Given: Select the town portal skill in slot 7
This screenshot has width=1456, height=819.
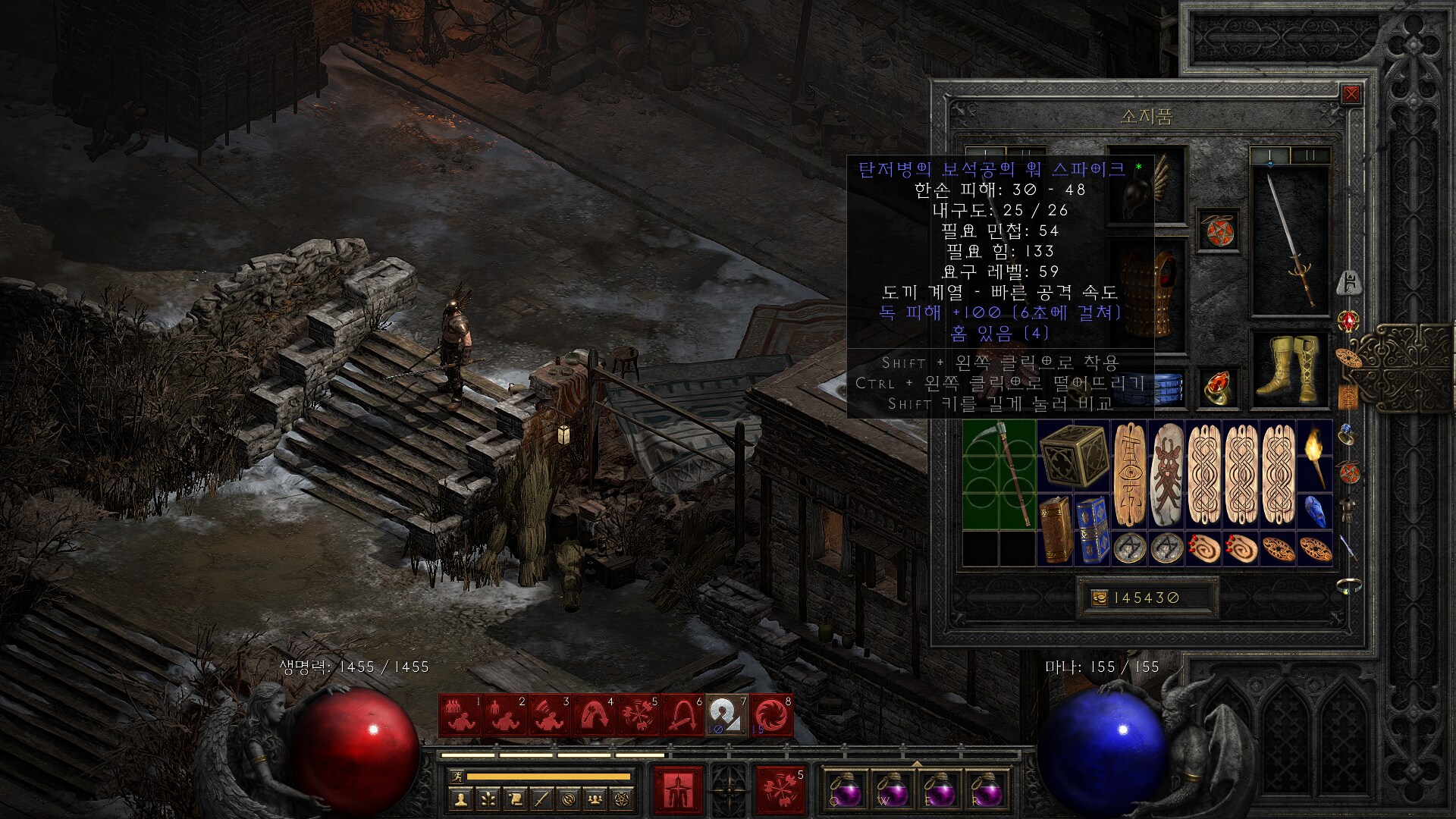Looking at the screenshot, I should 727,715.
